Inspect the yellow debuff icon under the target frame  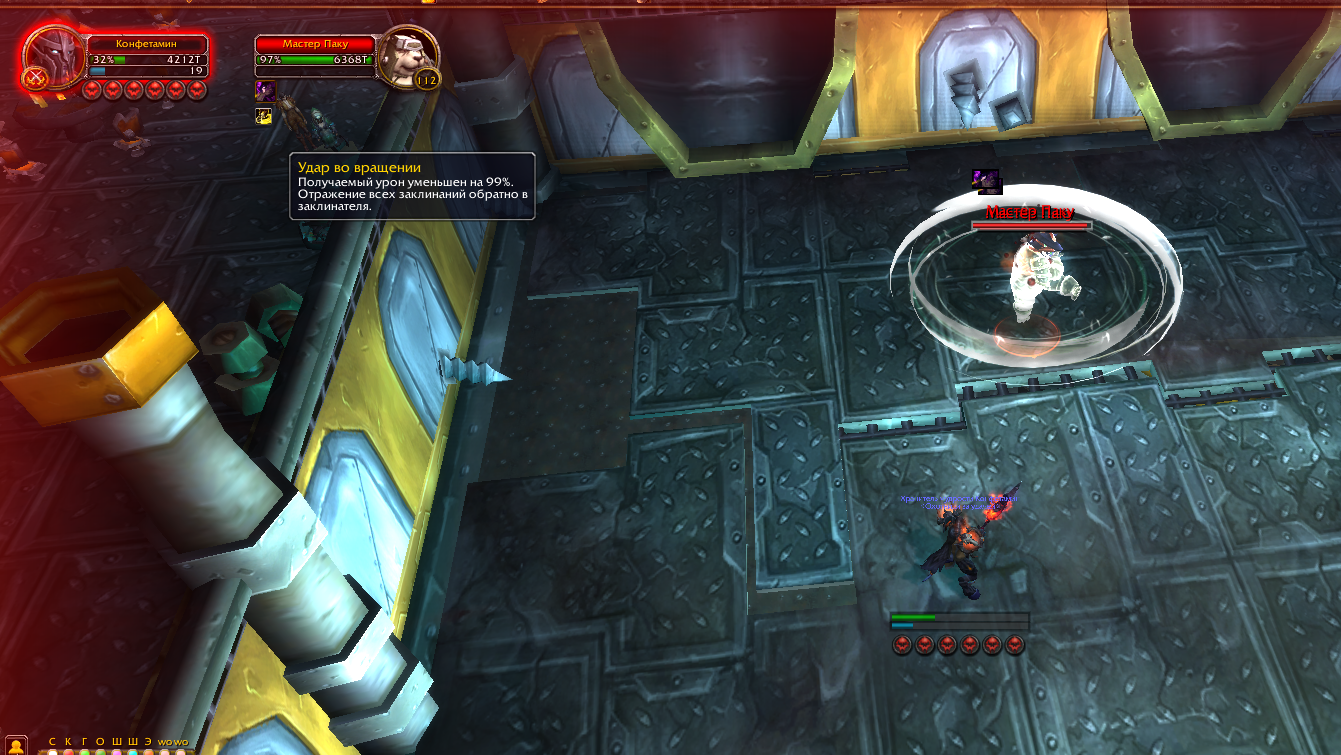[264, 116]
